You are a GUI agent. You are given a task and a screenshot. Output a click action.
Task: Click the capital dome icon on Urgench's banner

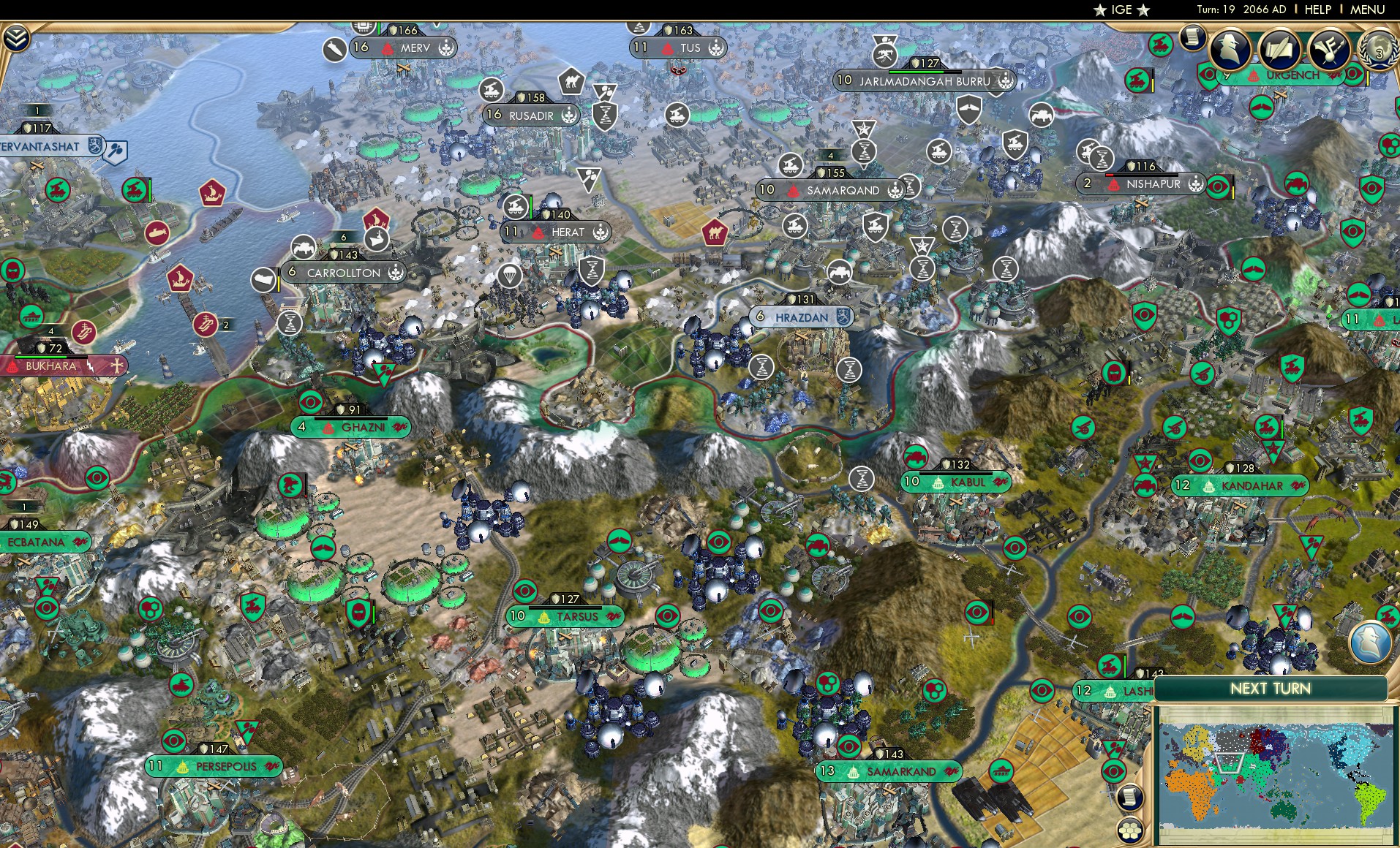coord(1252,74)
